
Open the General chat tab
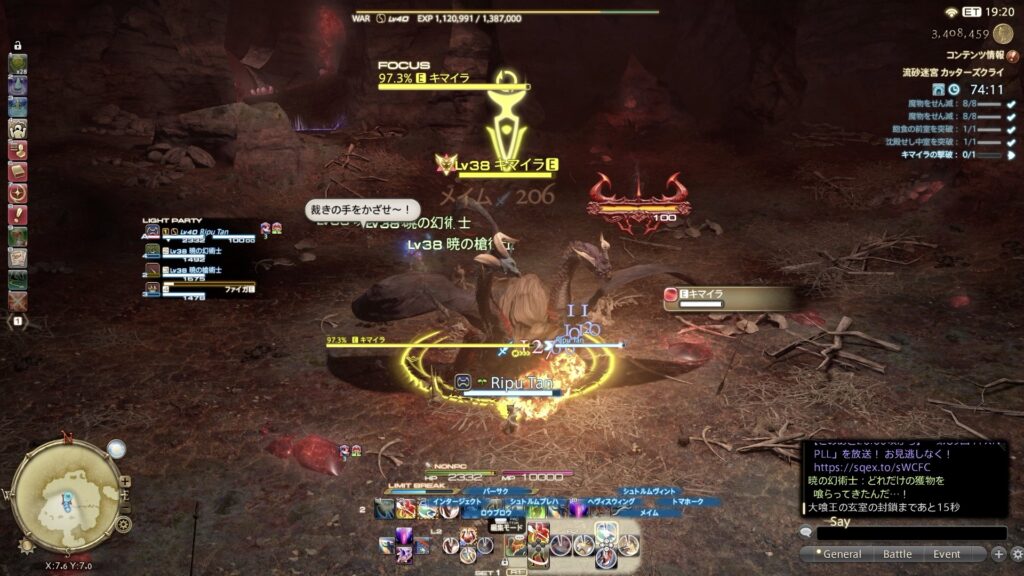[x=840, y=554]
